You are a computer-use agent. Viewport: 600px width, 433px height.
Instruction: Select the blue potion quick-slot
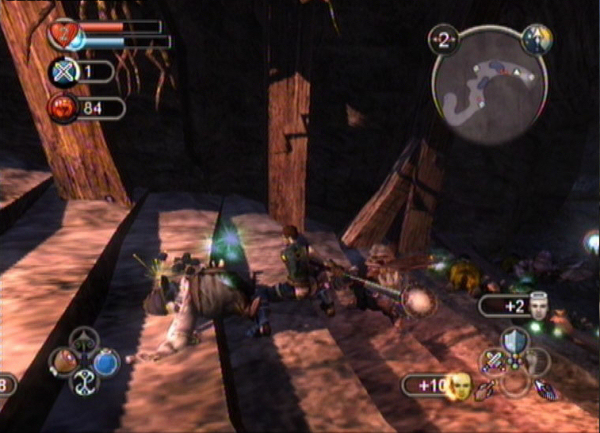tap(105, 360)
